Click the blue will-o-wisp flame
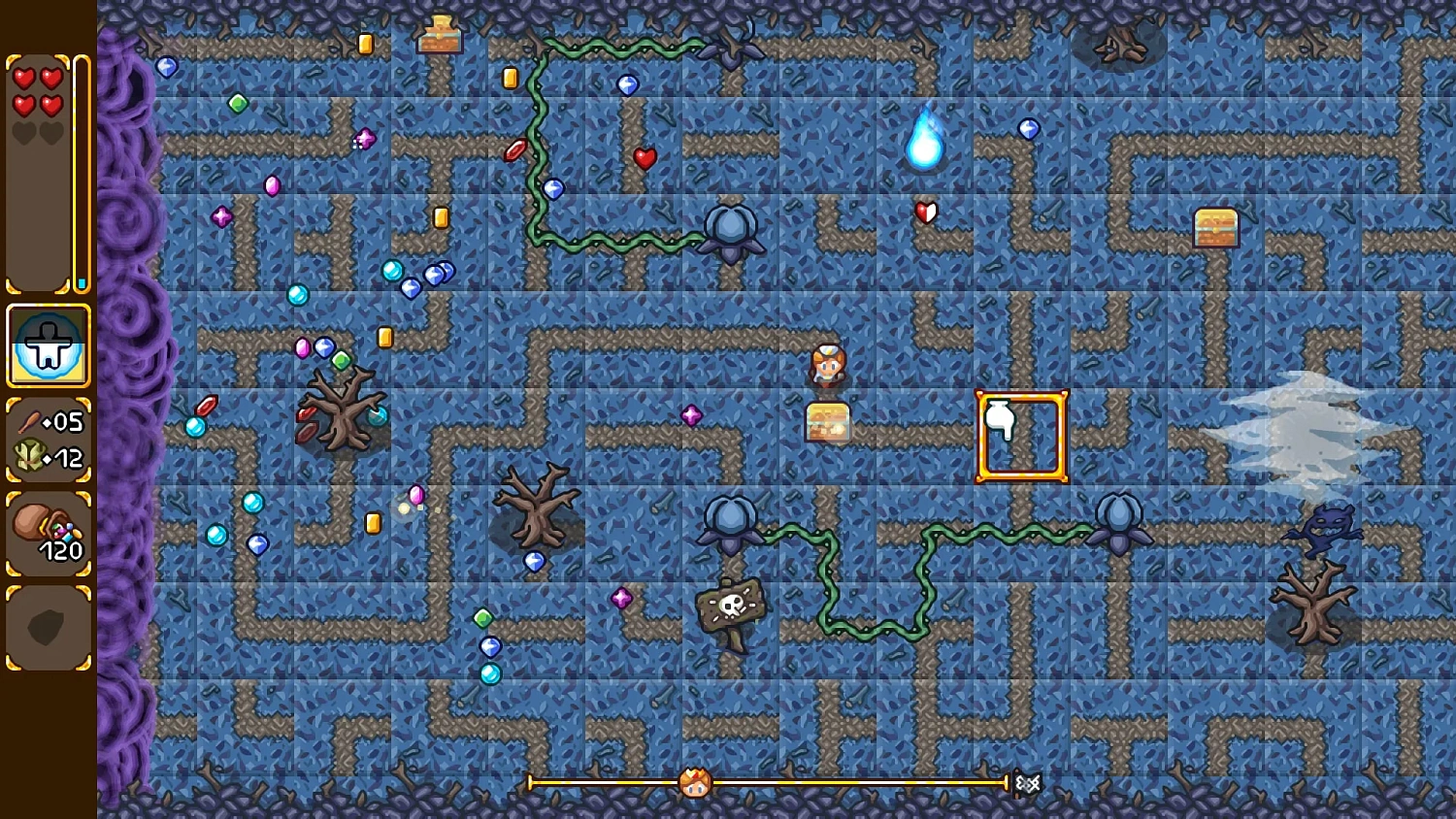Image resolution: width=1456 pixels, height=819 pixels. click(922, 141)
